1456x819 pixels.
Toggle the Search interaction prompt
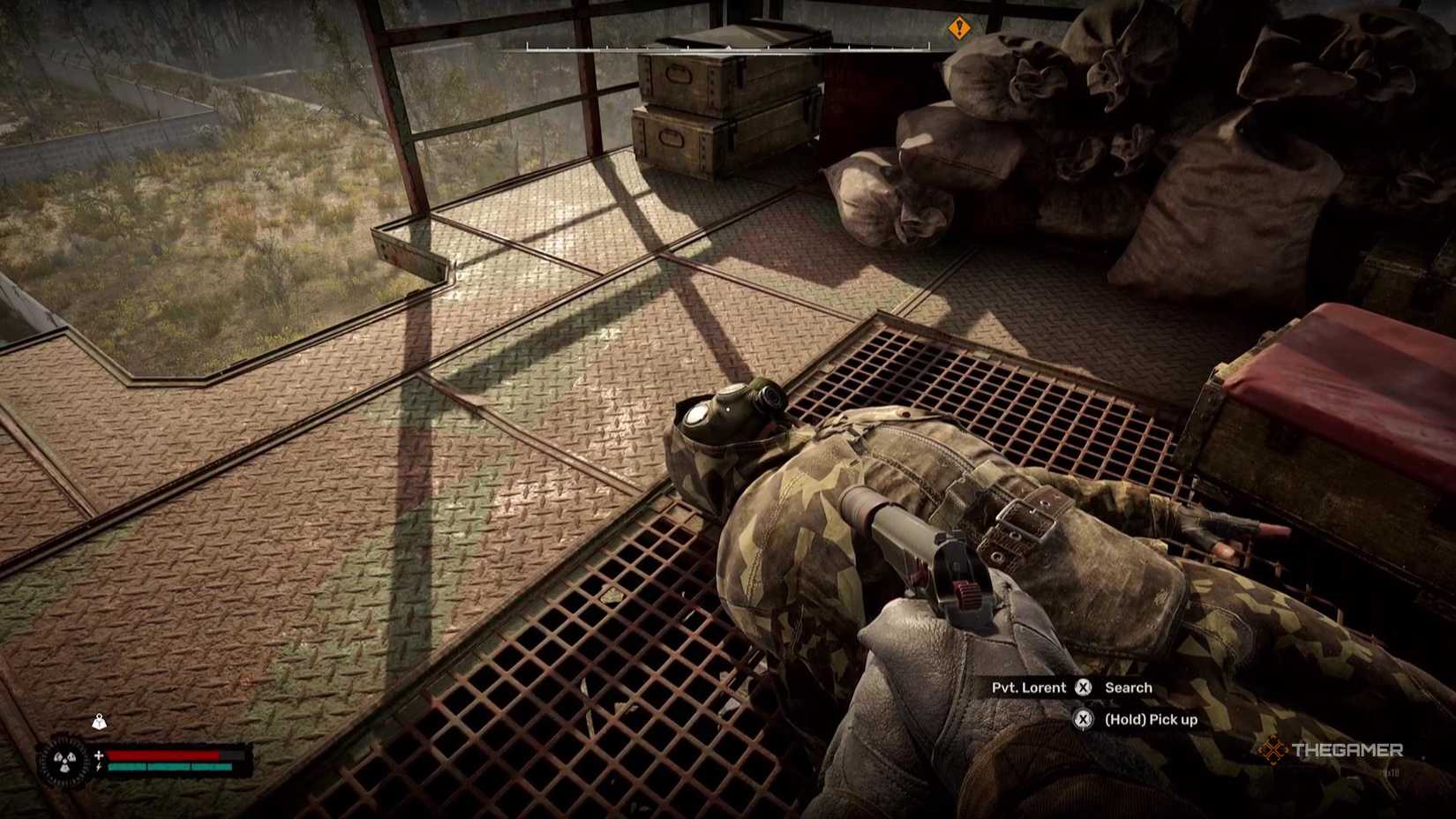1129,687
